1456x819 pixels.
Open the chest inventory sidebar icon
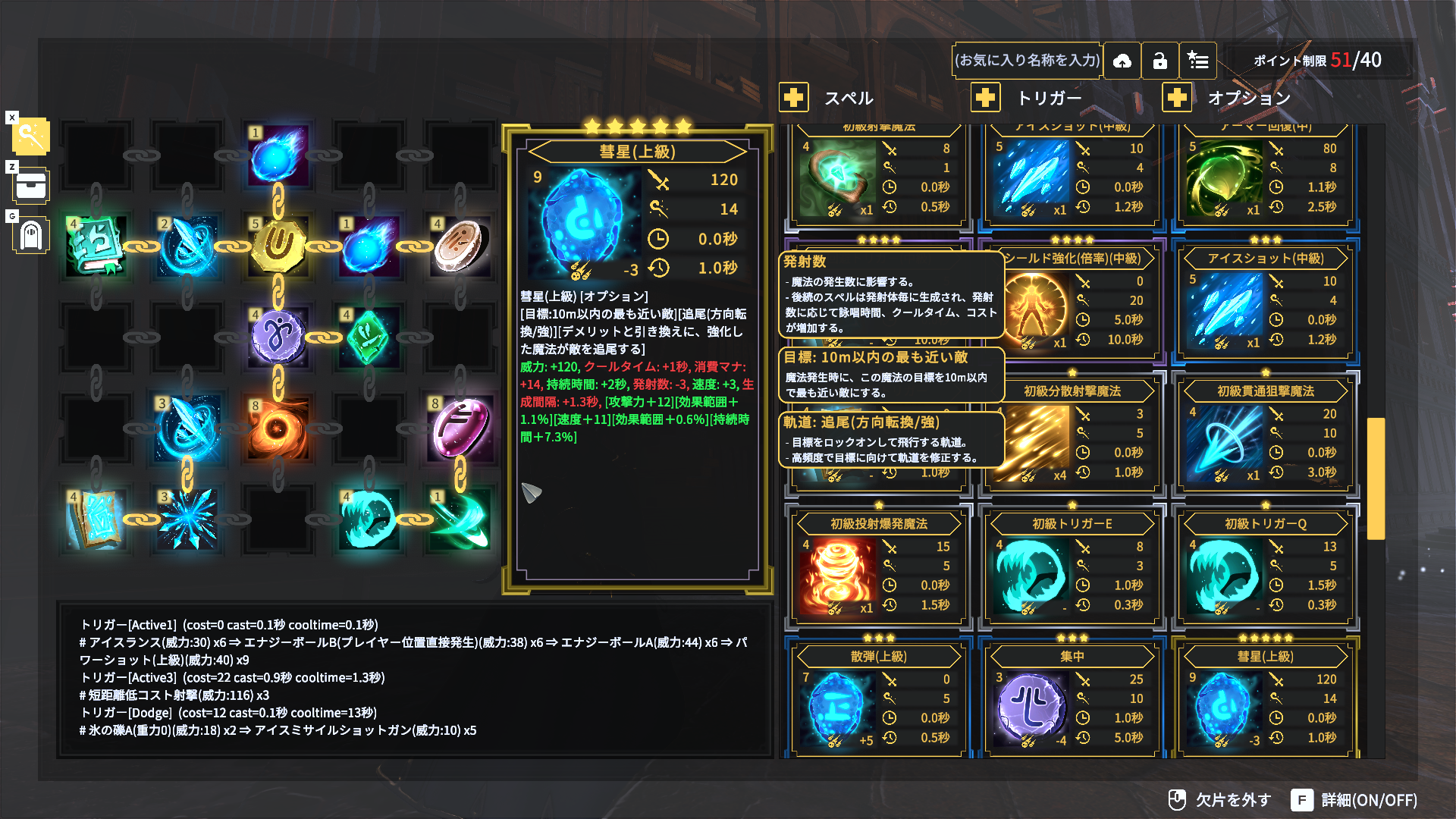[30, 186]
